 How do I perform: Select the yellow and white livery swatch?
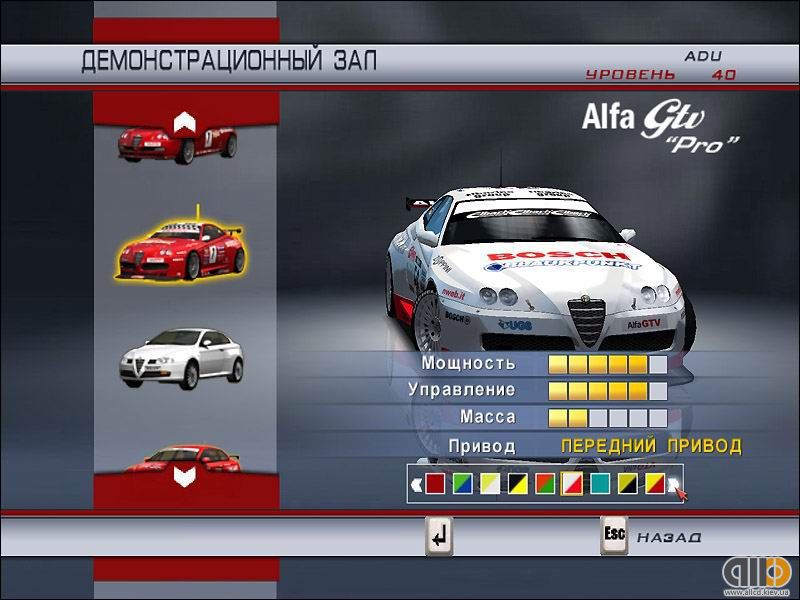[x=489, y=485]
